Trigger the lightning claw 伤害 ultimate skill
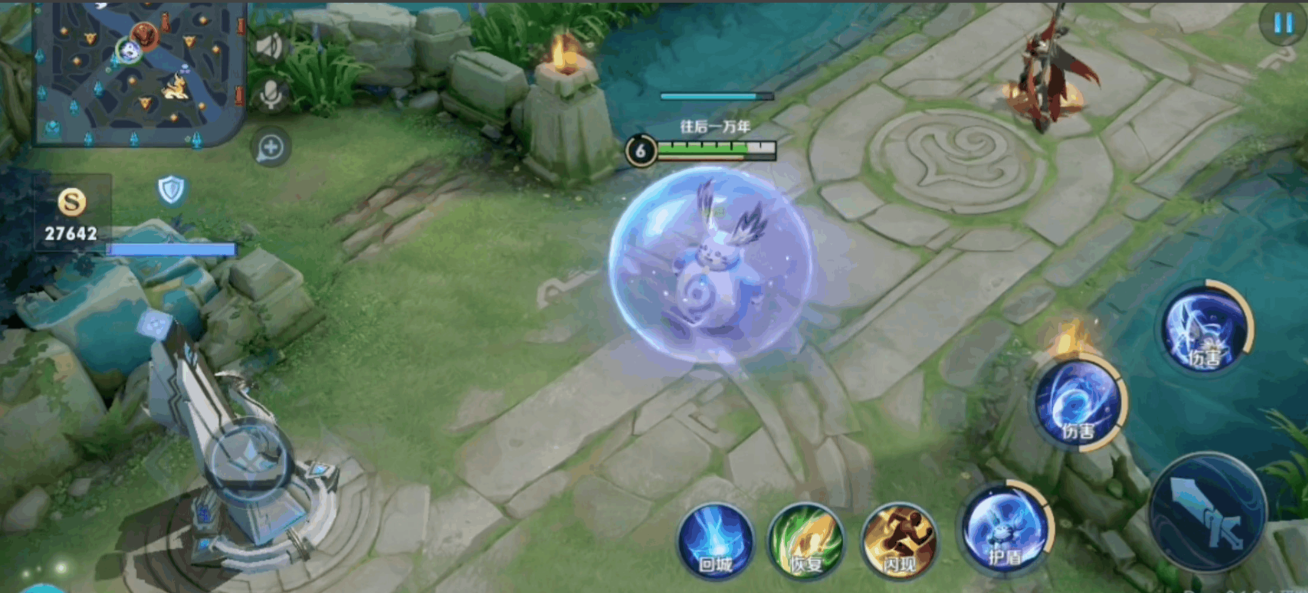Image resolution: width=1308 pixels, height=593 pixels. point(1206,329)
